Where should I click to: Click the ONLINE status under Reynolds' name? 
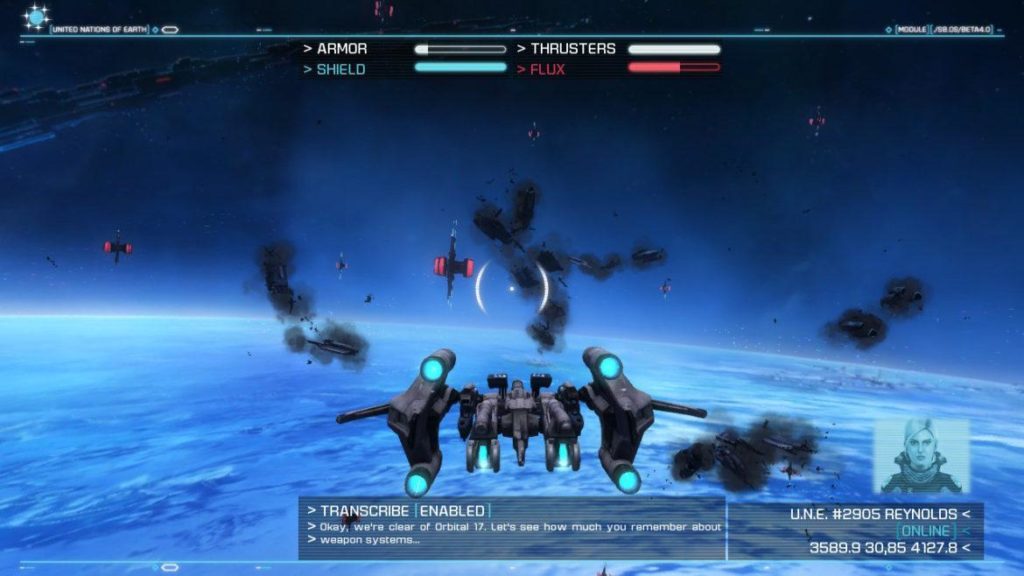coord(924,530)
